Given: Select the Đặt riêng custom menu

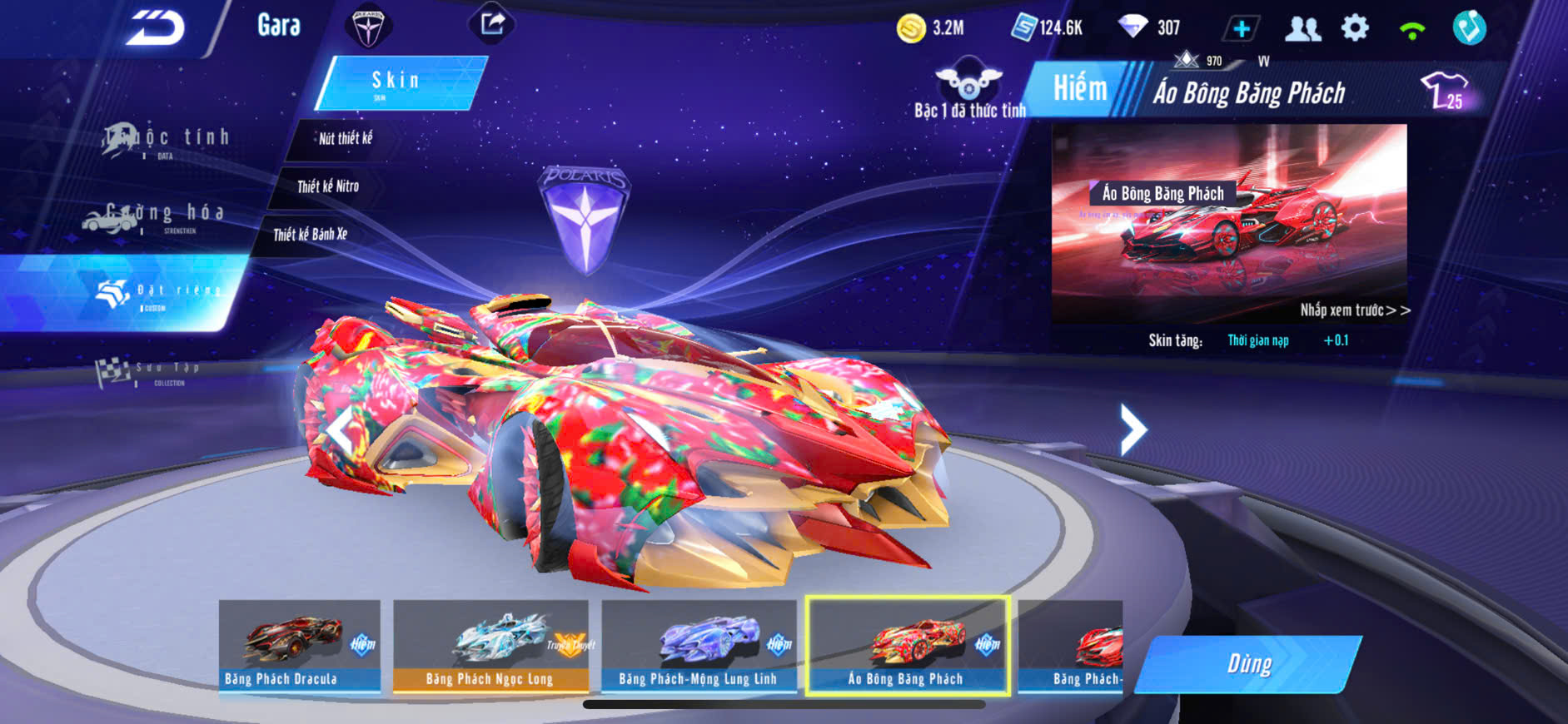Looking at the screenshot, I should [157, 294].
